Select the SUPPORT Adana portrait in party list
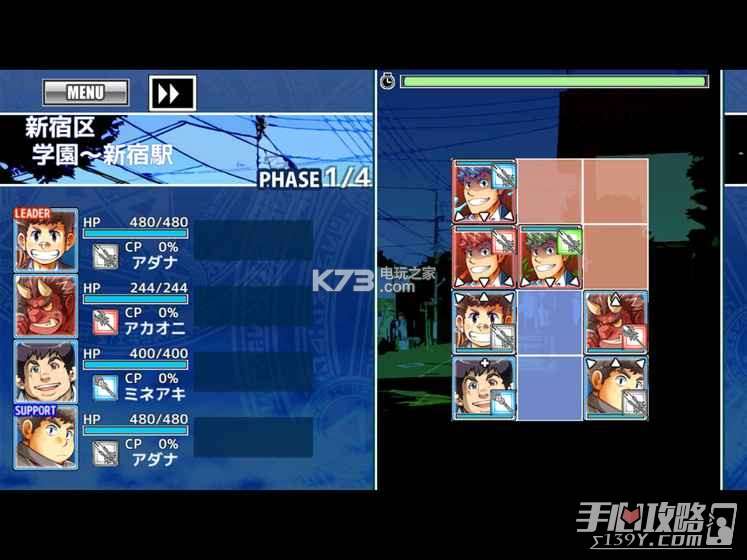 point(45,437)
